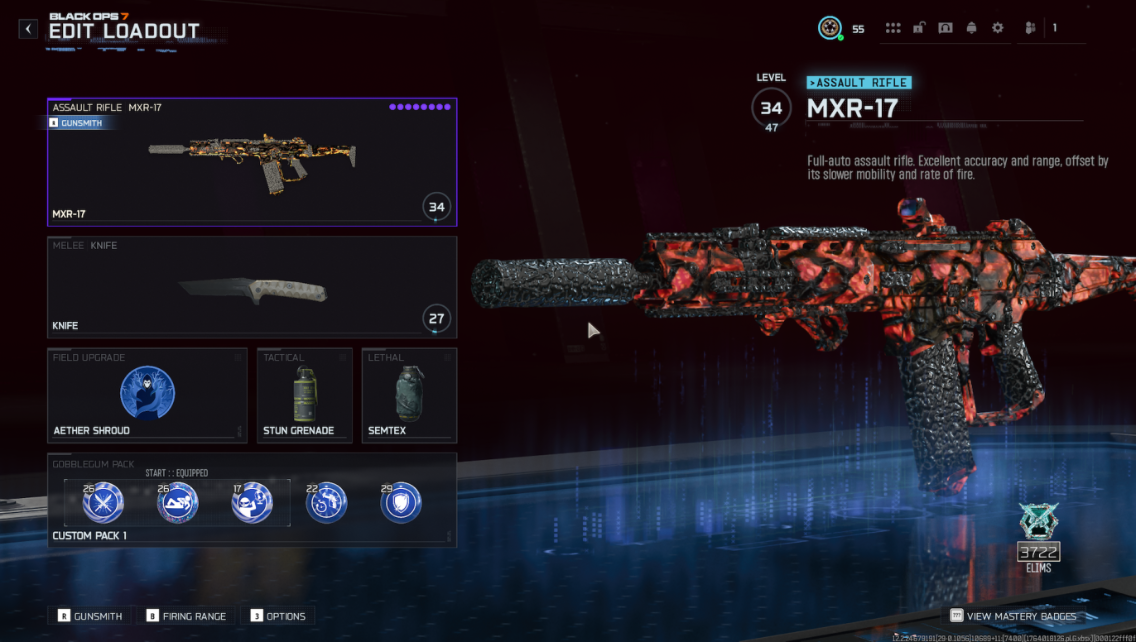Open the crossed swords gobblegum
This screenshot has height=642, width=1136.
(x=102, y=502)
